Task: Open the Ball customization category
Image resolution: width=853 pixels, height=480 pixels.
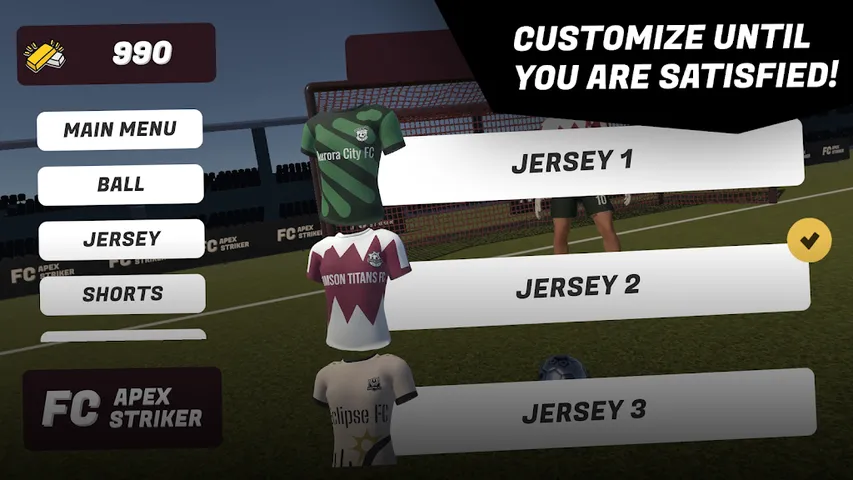Action: pos(120,185)
